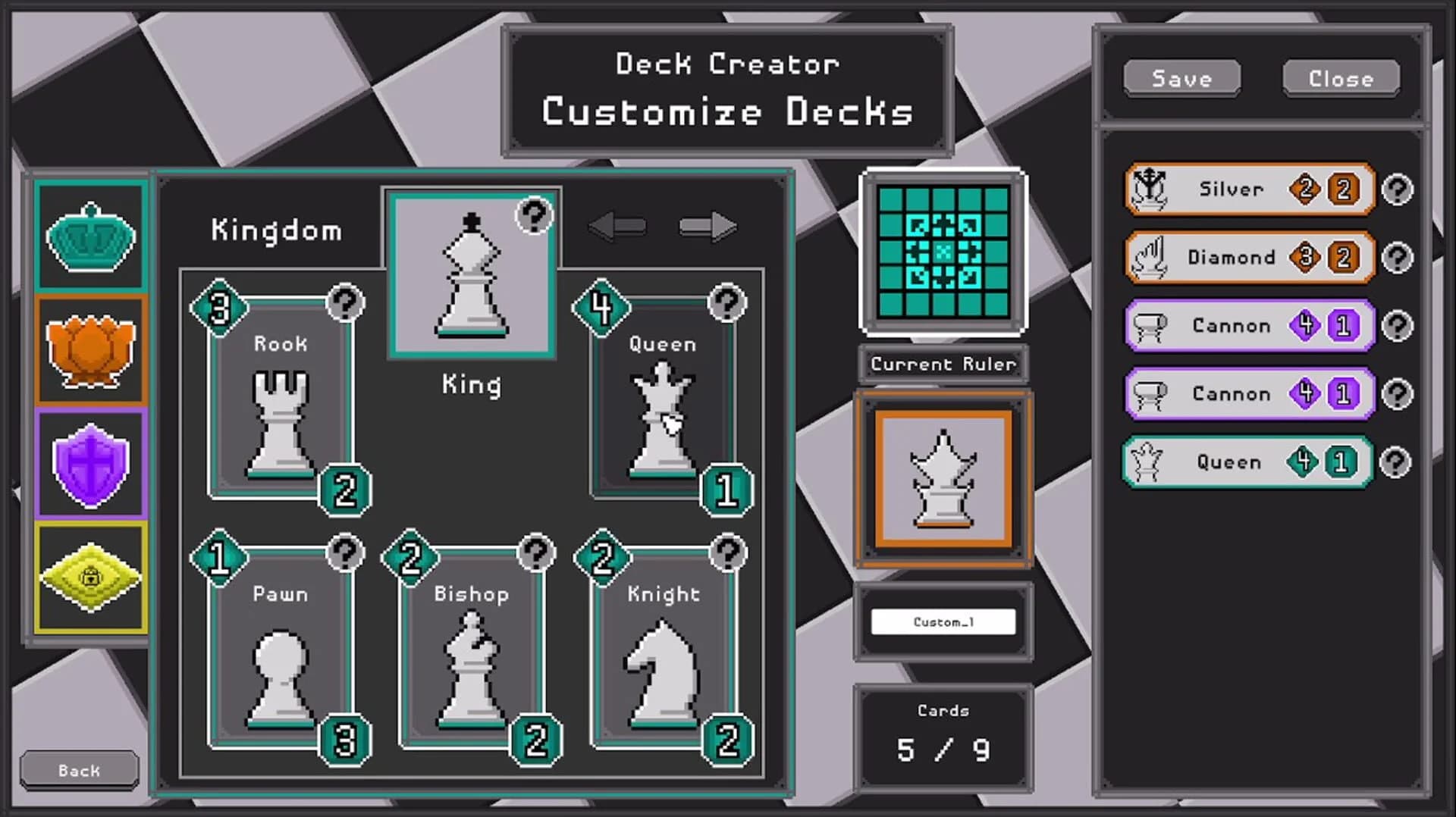Save the current deck
Screen dimensions: 1456x817
[1181, 78]
